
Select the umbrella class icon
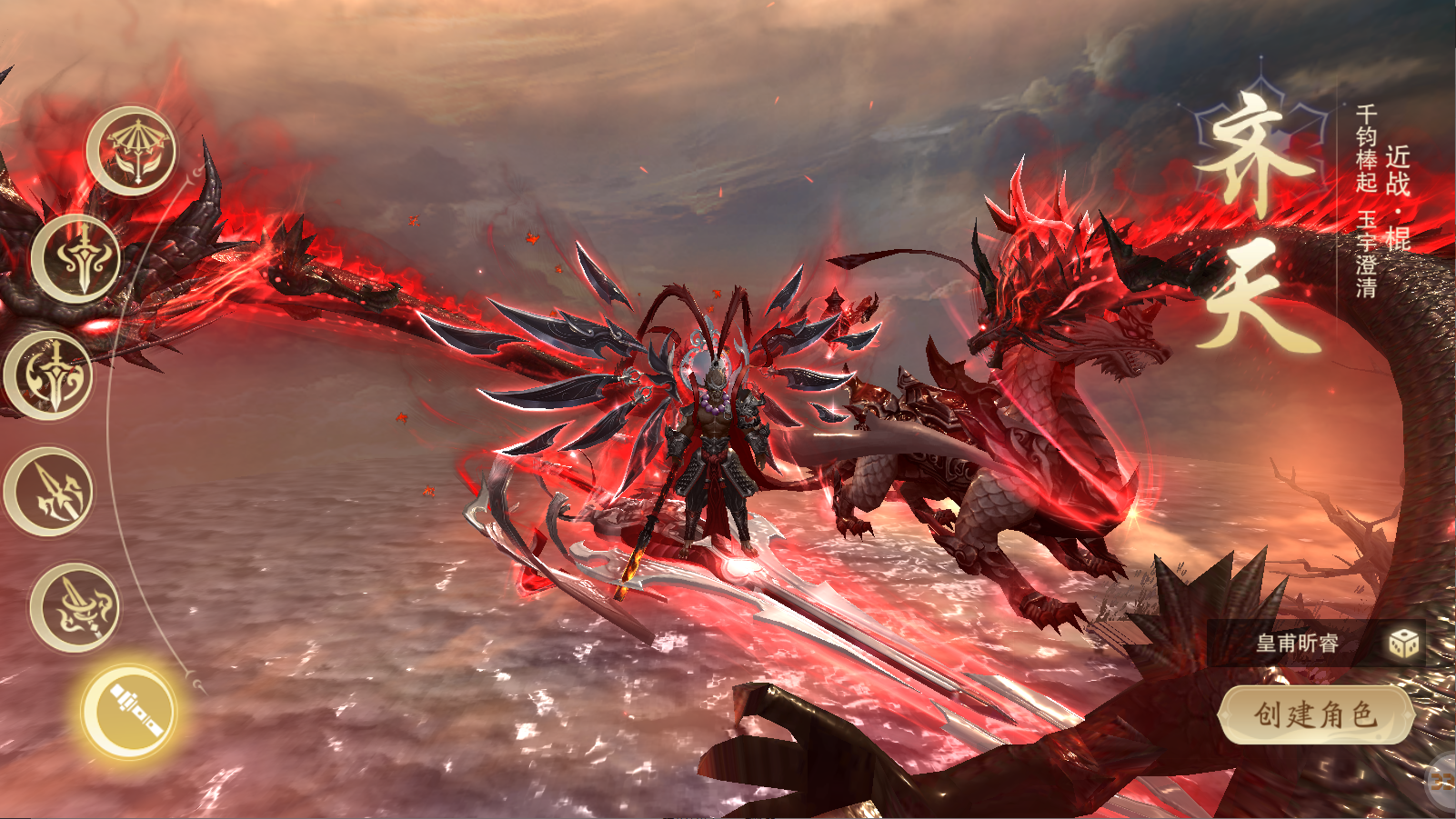click(x=133, y=150)
